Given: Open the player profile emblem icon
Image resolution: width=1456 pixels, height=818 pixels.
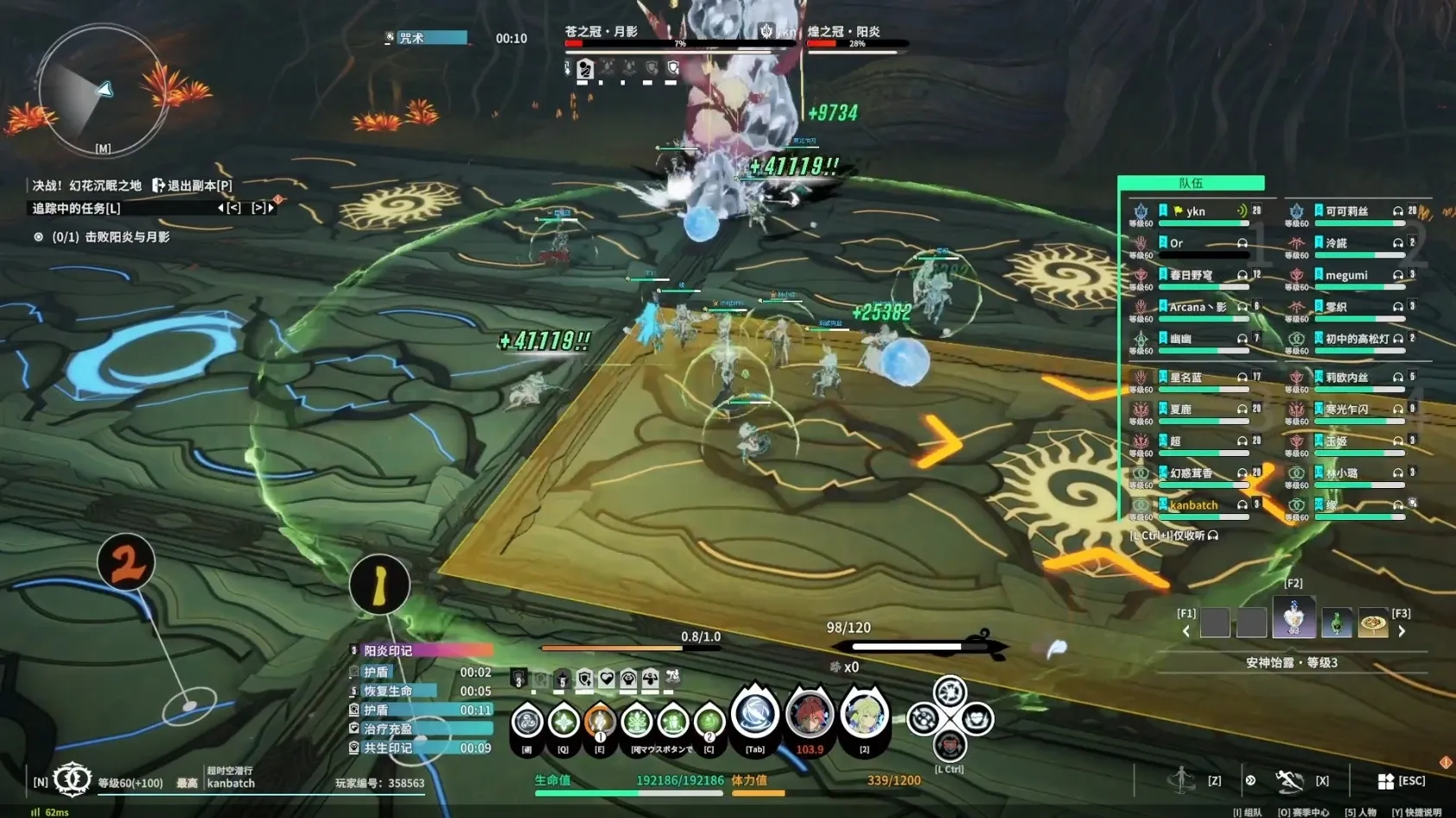Looking at the screenshot, I should point(73,779).
